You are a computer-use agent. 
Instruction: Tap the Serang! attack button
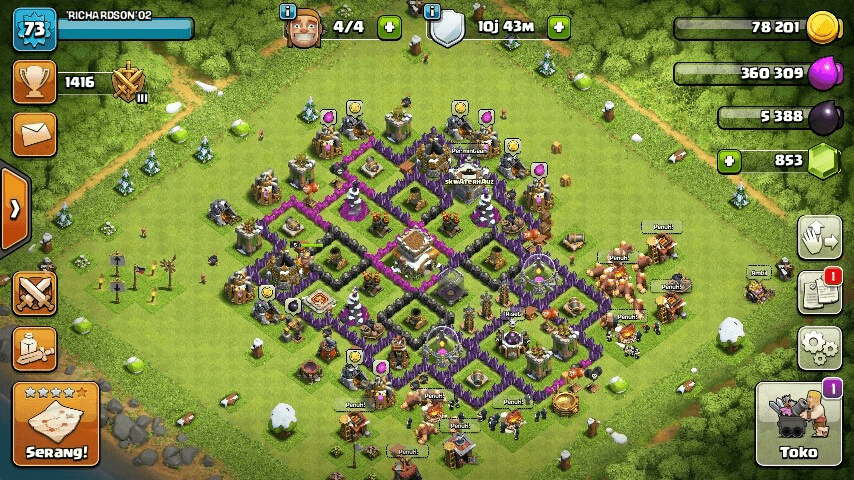click(x=56, y=424)
